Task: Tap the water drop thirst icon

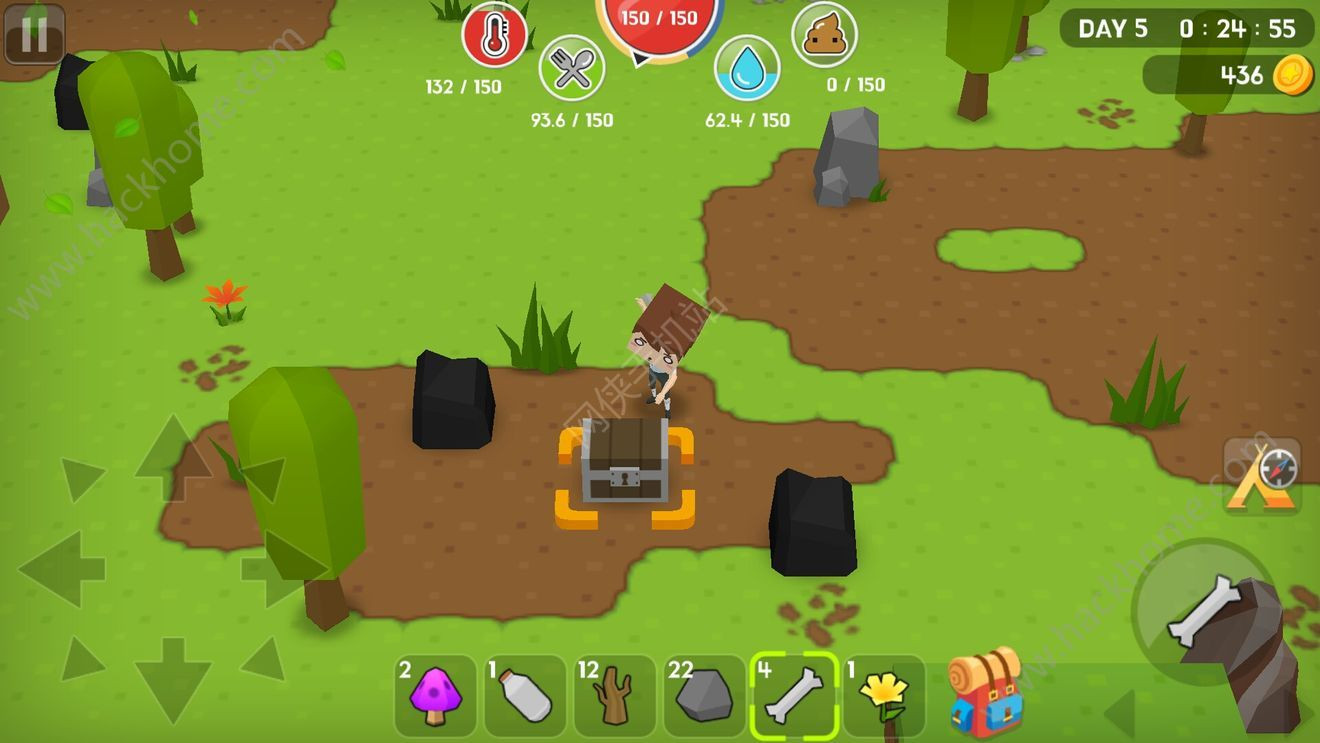Action: tap(747, 68)
